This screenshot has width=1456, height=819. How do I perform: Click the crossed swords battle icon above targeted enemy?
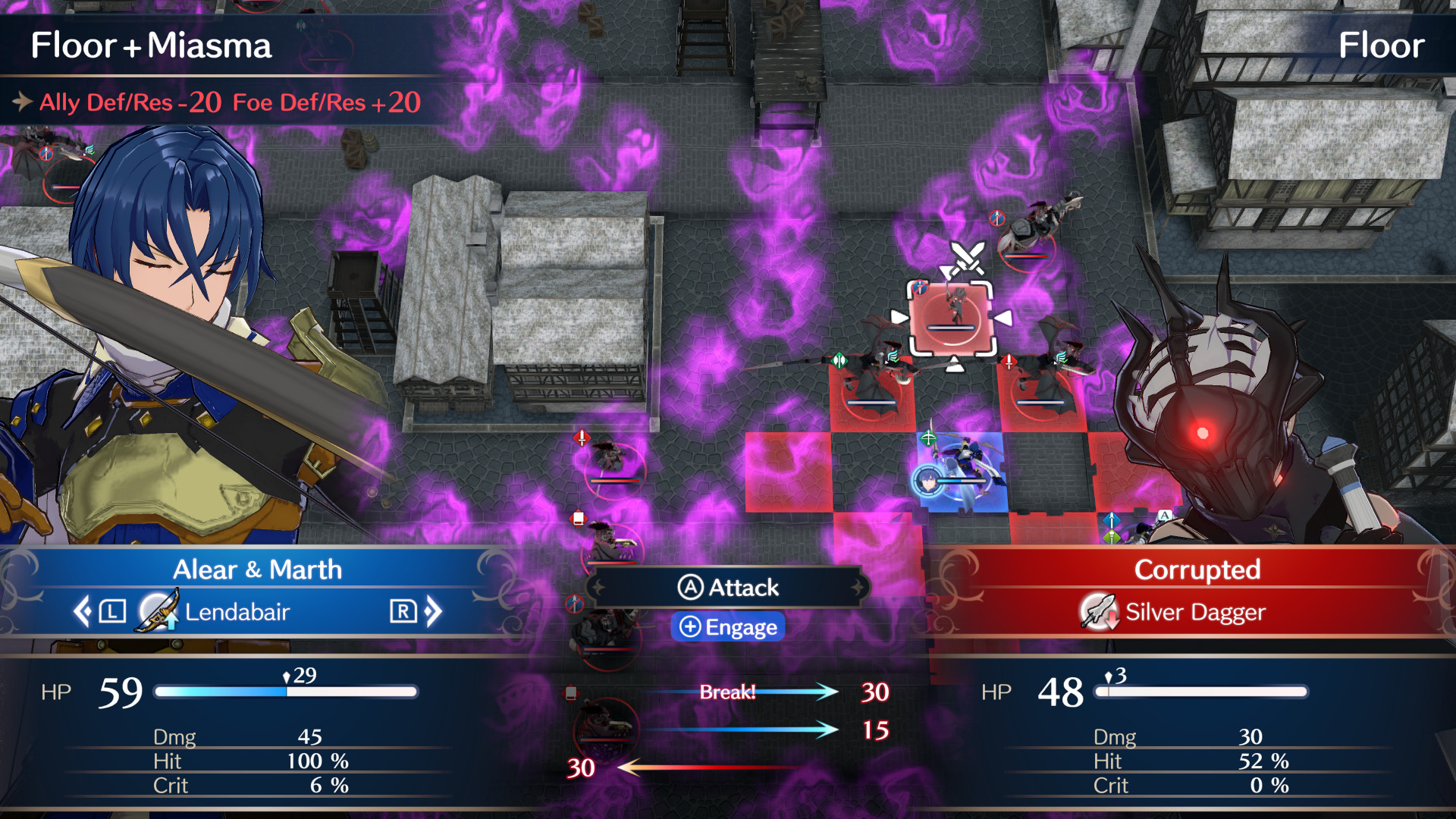[968, 257]
